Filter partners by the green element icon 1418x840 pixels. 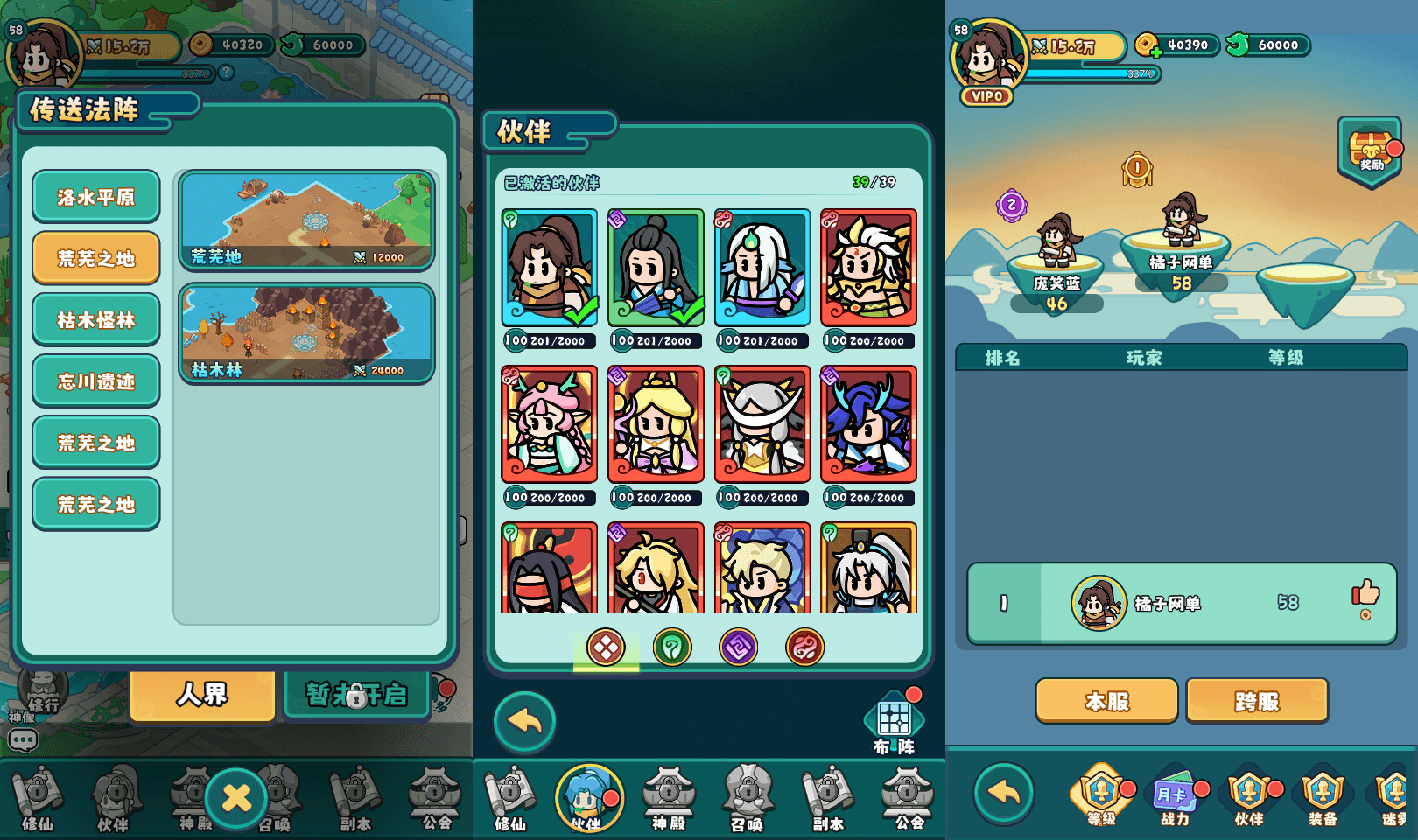point(672,647)
